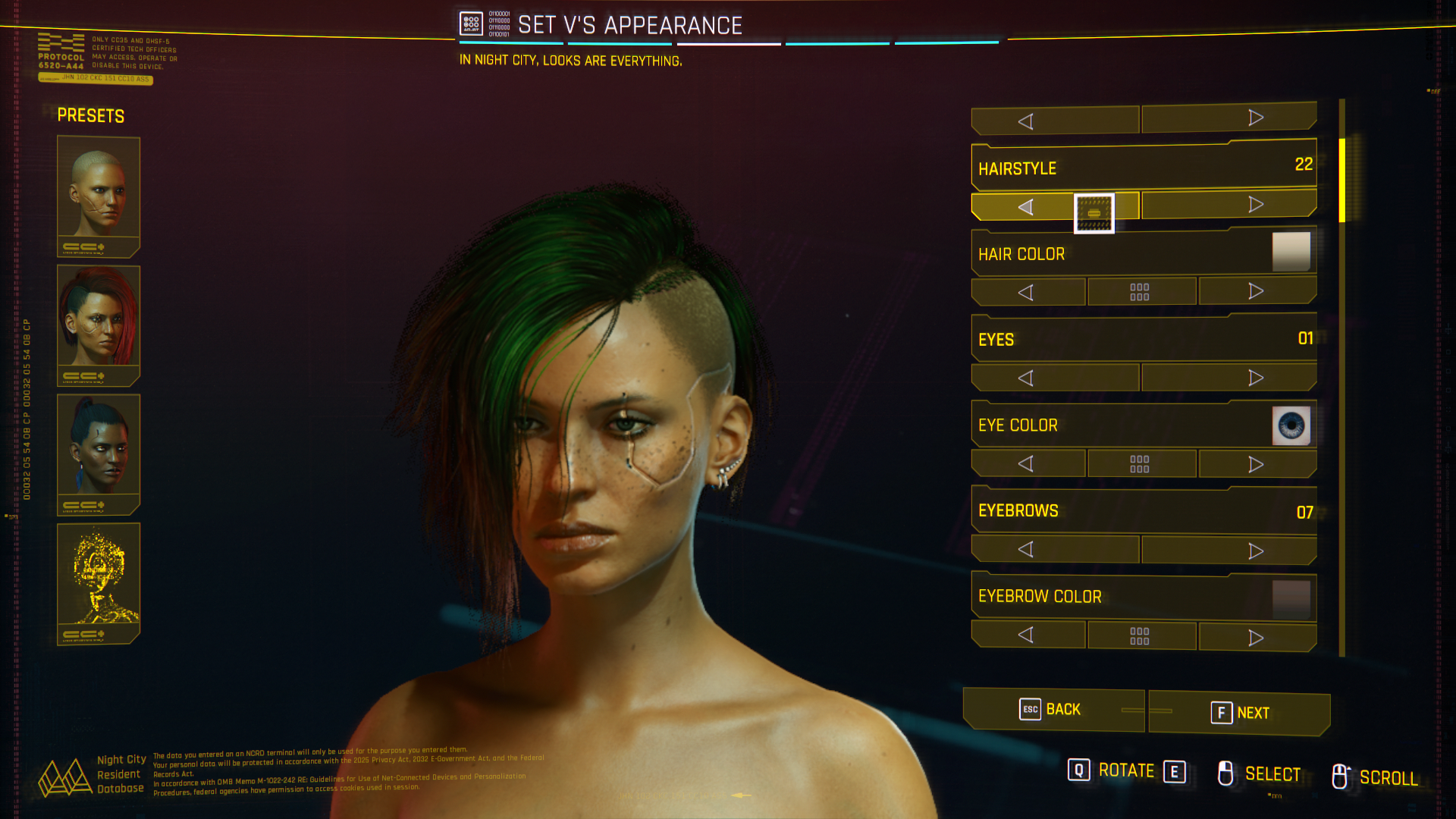Proceed with the Next button
Image resolution: width=1456 pixels, height=819 pixels.
point(1240,713)
